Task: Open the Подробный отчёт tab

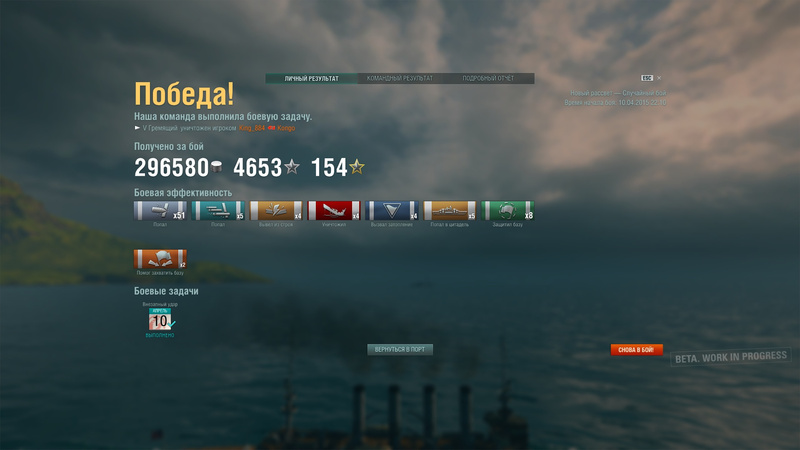Action: coord(488,78)
